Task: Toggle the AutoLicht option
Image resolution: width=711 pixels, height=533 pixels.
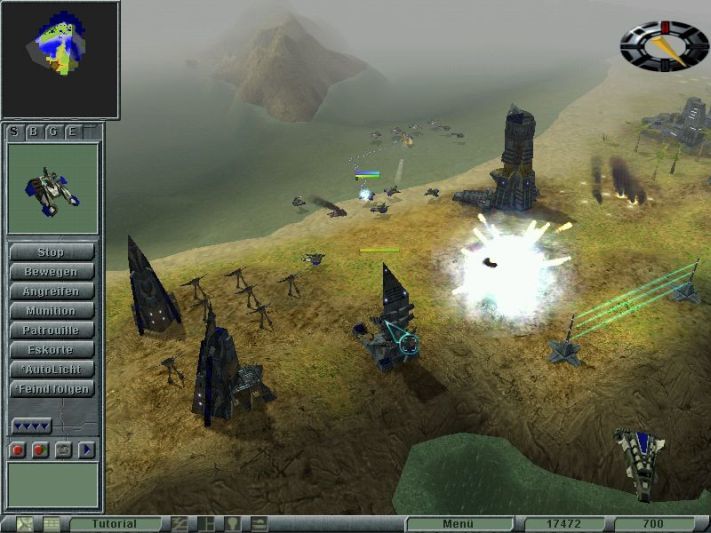Action: click(51, 369)
